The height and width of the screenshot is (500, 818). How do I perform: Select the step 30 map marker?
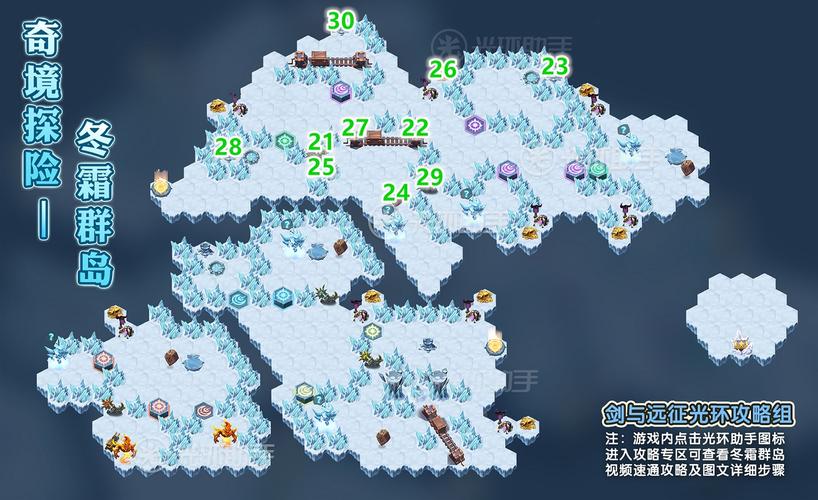point(341,20)
